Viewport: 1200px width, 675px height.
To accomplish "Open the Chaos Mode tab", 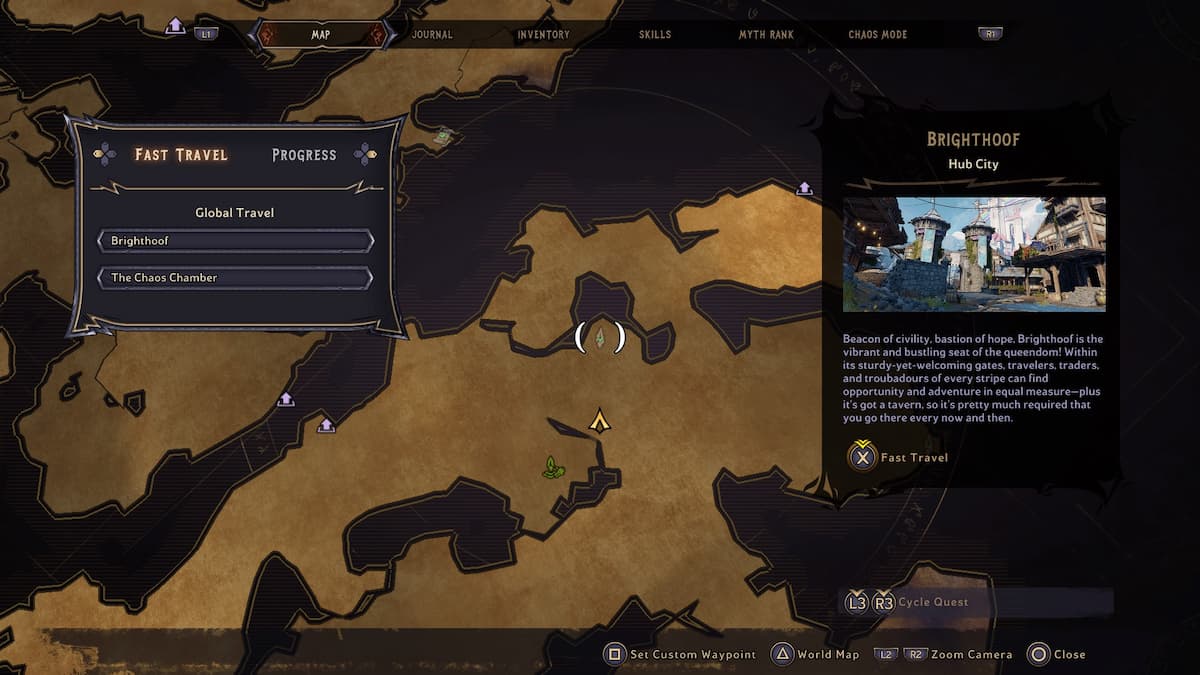I will (x=877, y=35).
